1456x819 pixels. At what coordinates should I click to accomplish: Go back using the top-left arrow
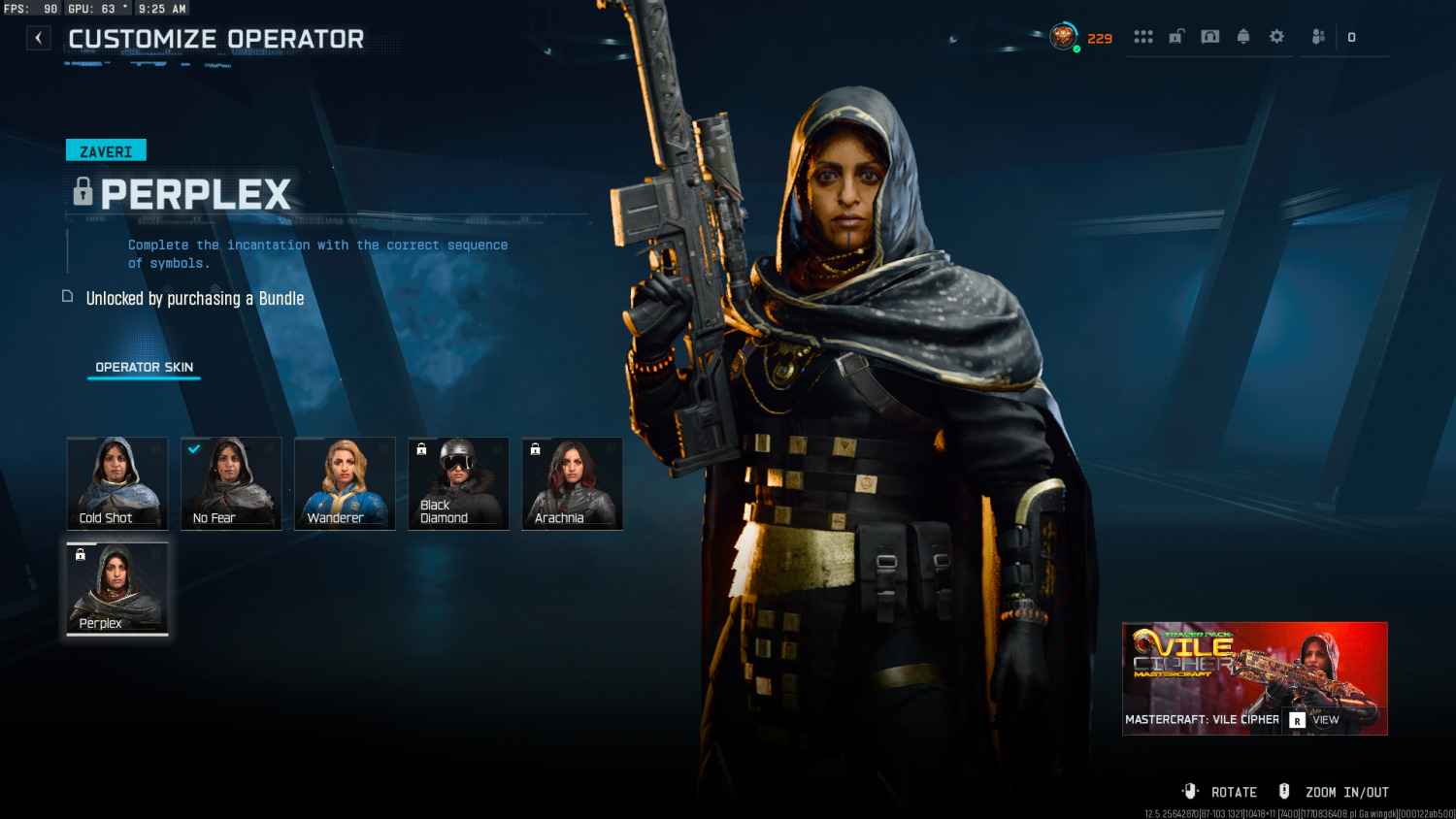(x=38, y=38)
